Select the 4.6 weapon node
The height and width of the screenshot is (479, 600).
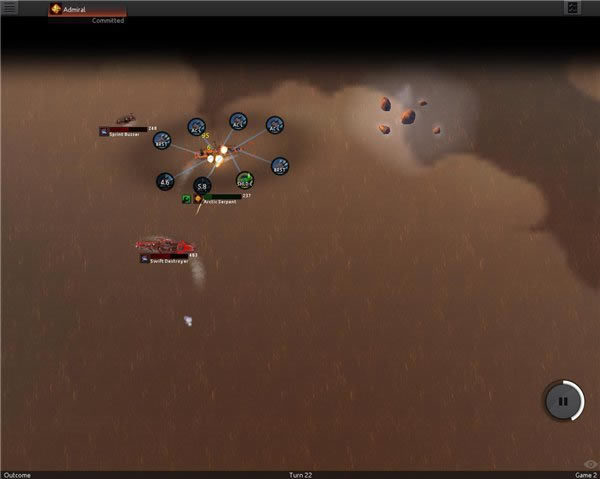point(166,182)
